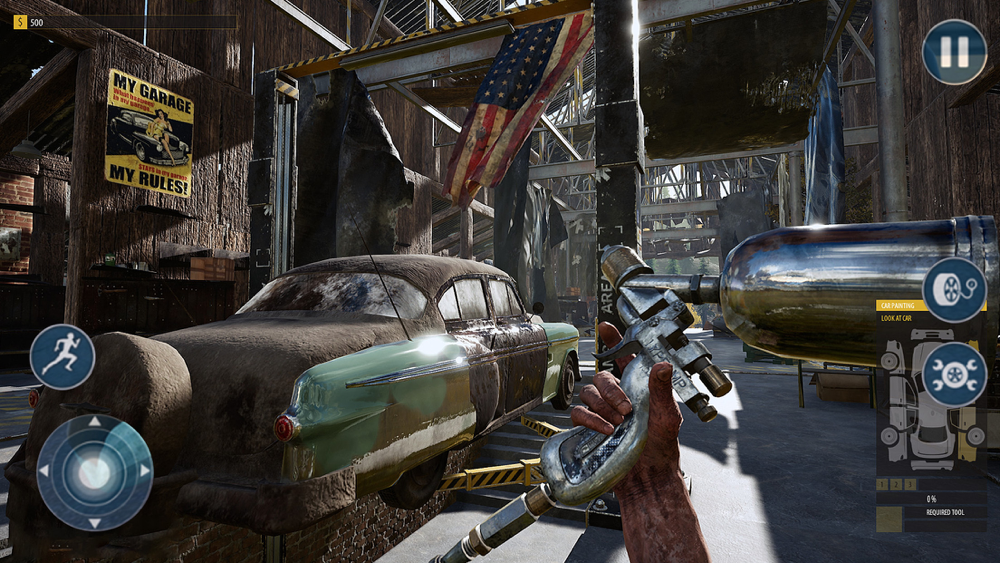Pause the game with the pause button
The height and width of the screenshot is (563, 1000).
pyautogui.click(x=954, y=51)
